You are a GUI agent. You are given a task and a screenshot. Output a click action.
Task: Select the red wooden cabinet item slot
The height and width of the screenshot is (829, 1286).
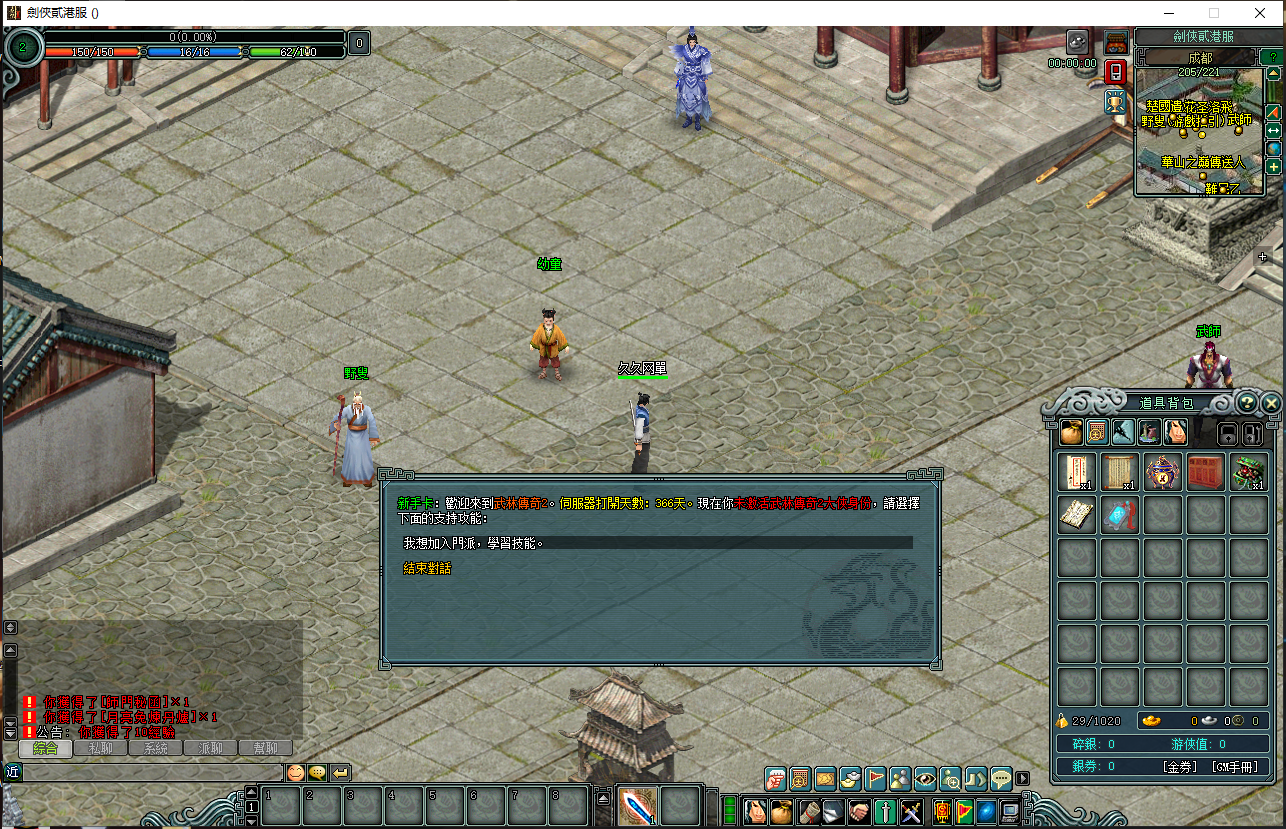pyautogui.click(x=1206, y=472)
